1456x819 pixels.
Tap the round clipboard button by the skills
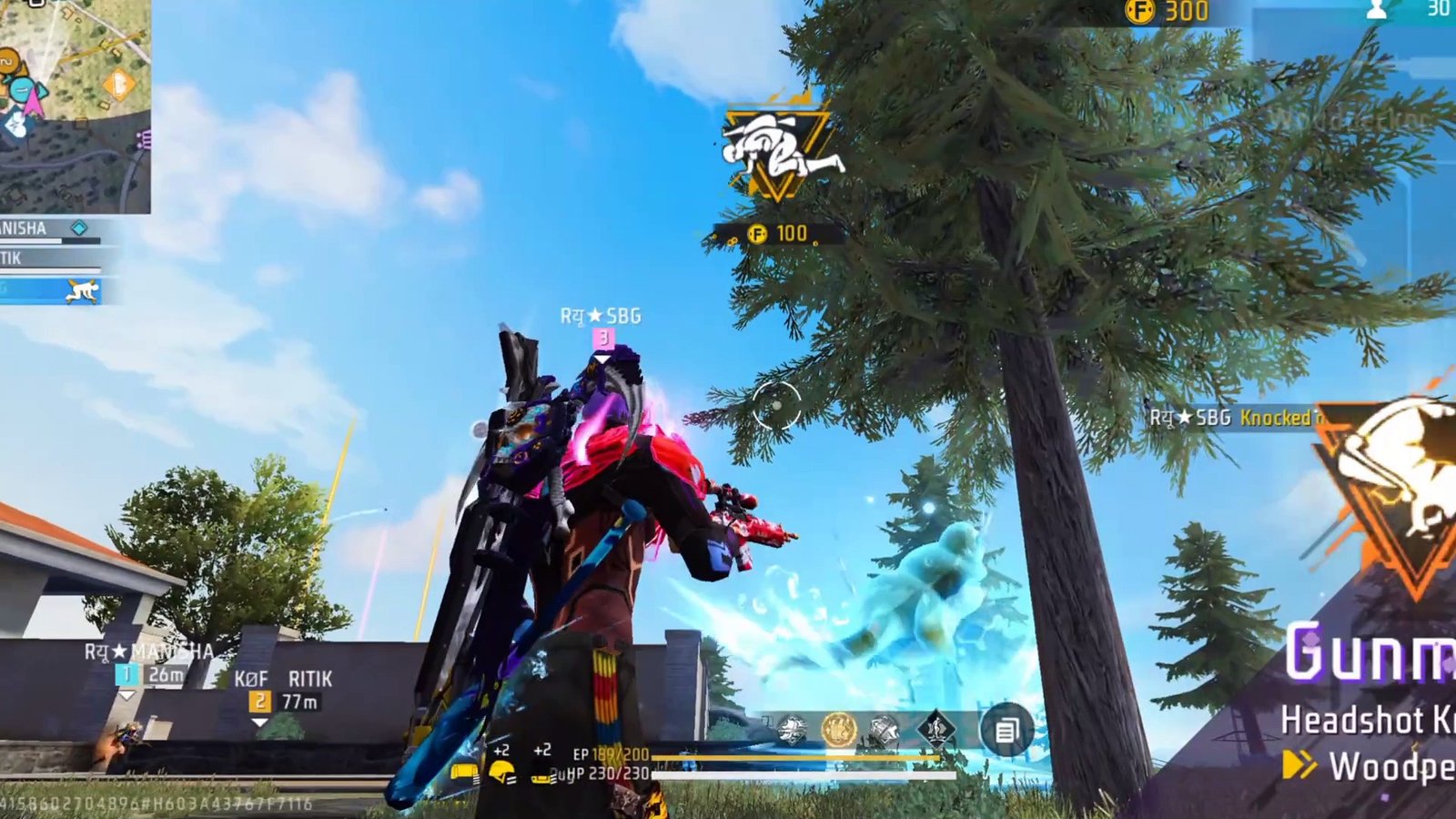(x=1006, y=730)
